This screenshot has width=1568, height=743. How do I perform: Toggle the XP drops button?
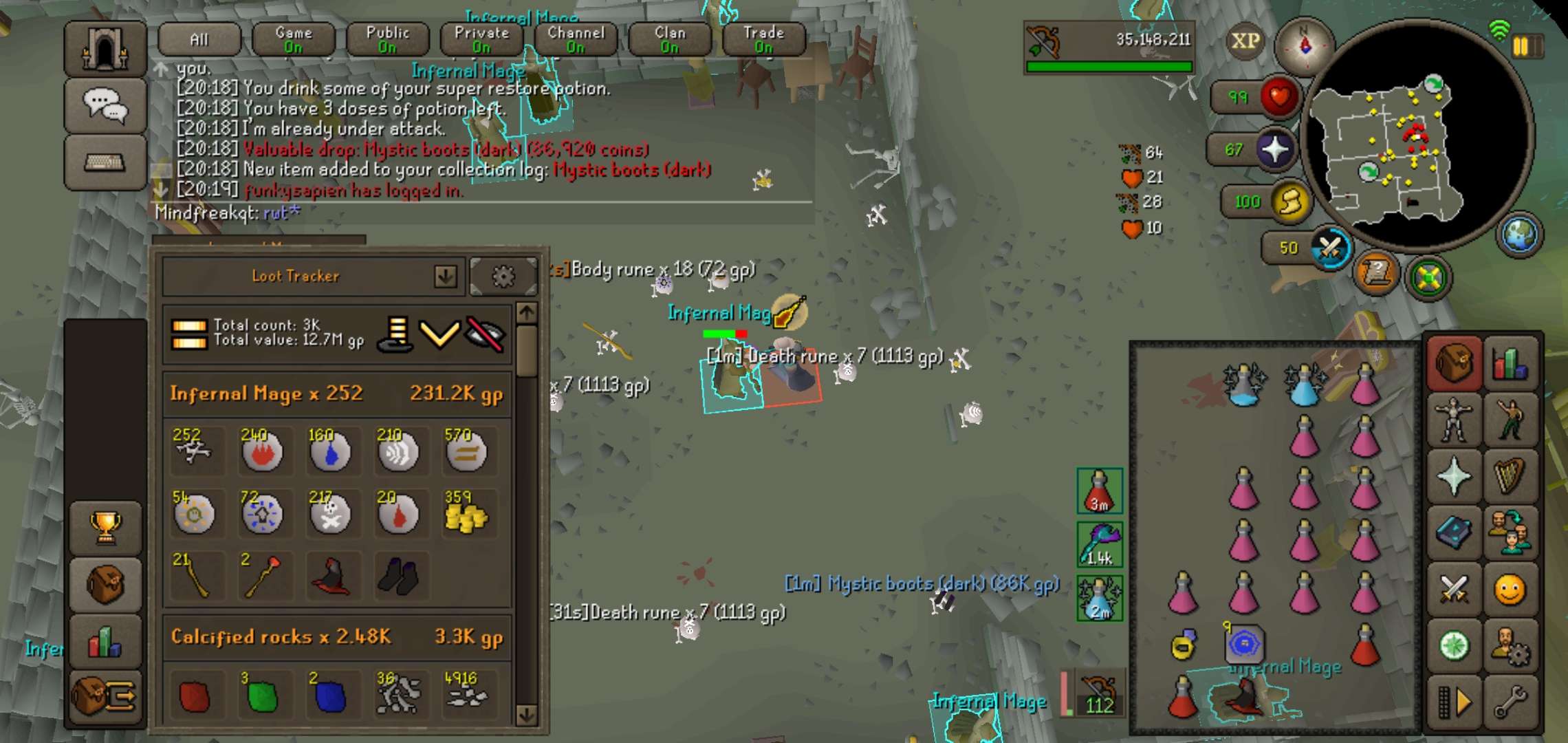1245,41
